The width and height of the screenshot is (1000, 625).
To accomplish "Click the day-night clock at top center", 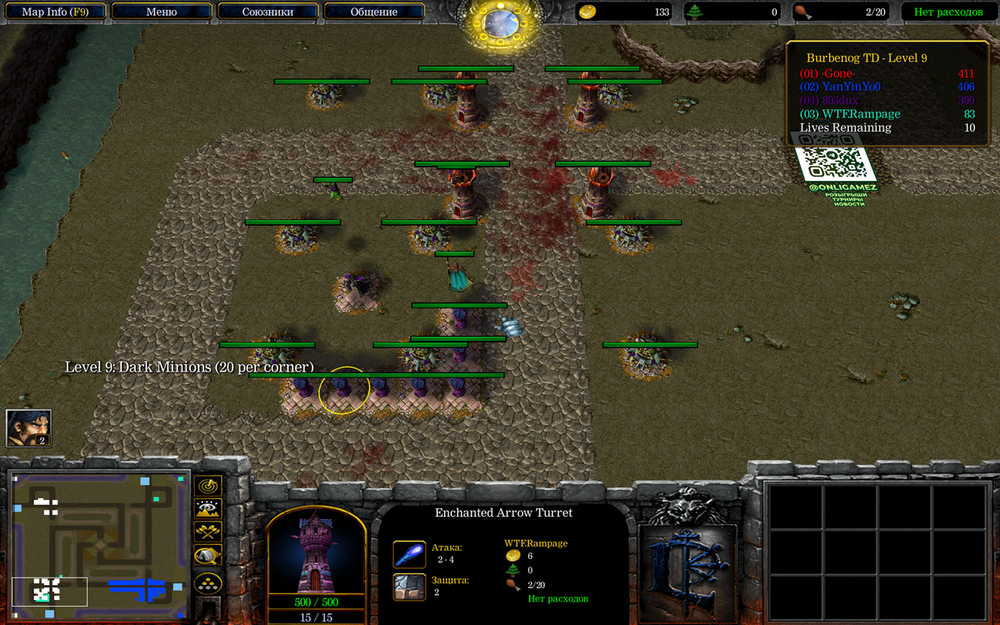I will click(499, 22).
